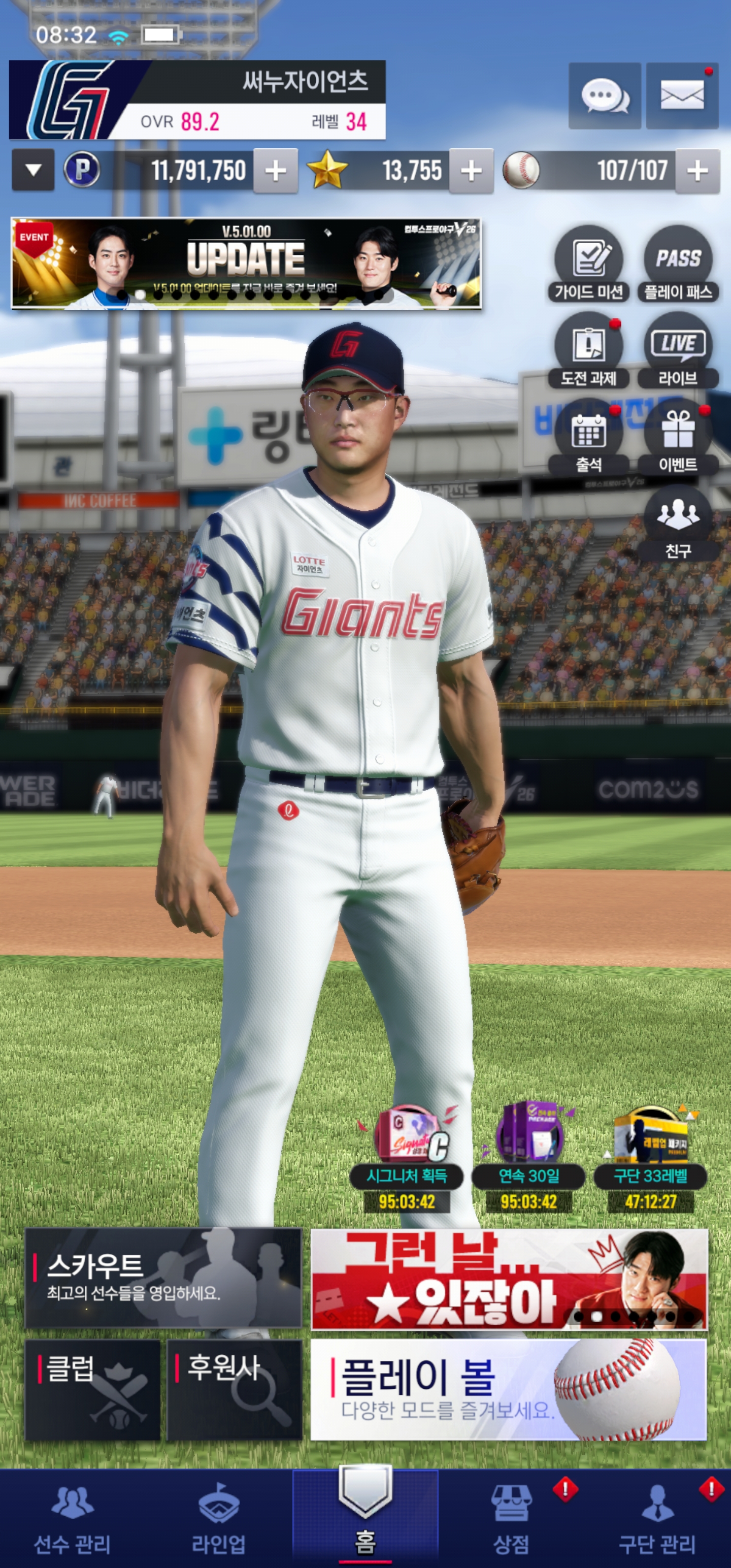Open 출석 attendance calendar

pos(588,438)
